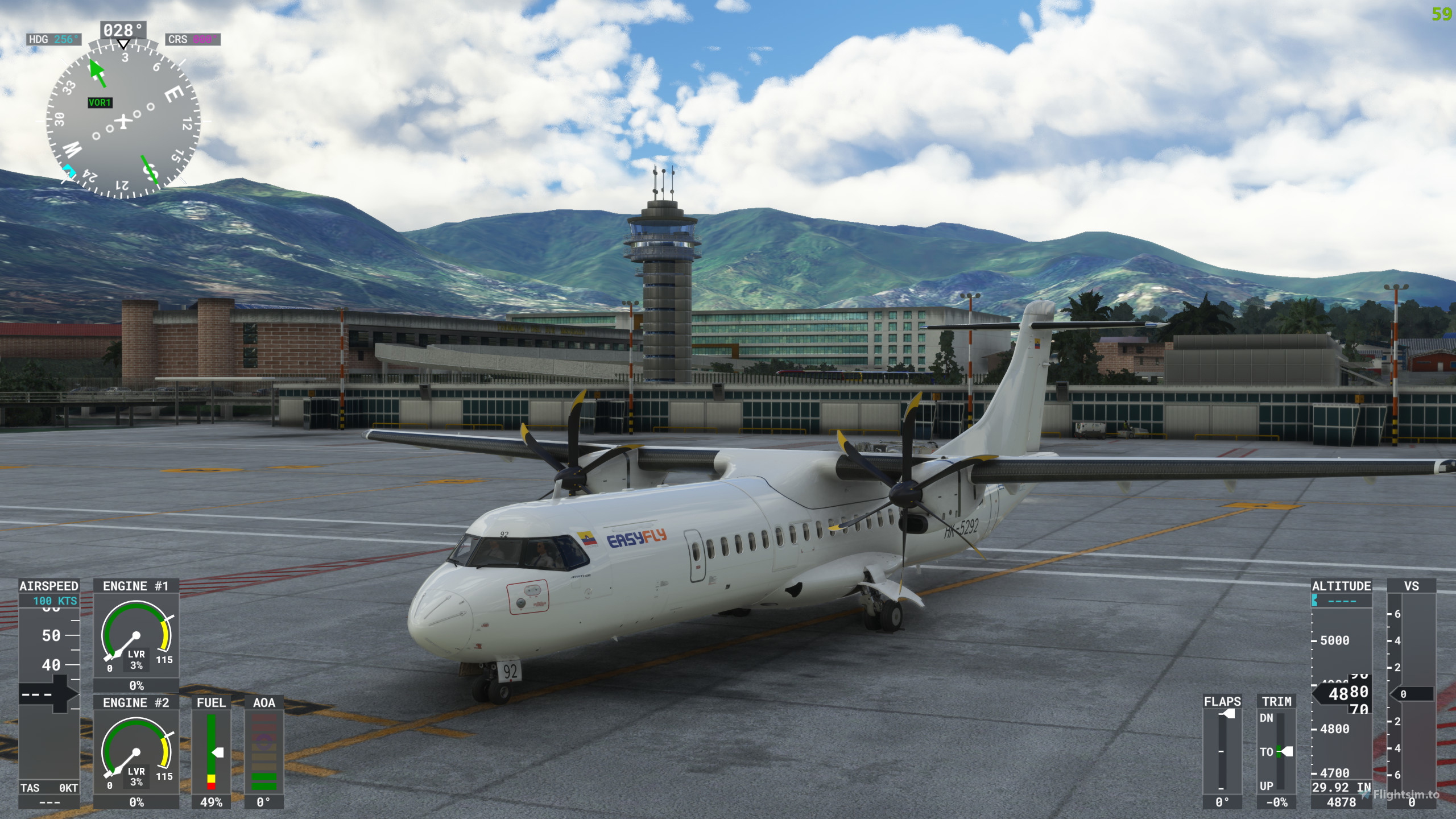Click the FLAPS position indicator
Screen dimensions: 1456x819
pos(1222,751)
